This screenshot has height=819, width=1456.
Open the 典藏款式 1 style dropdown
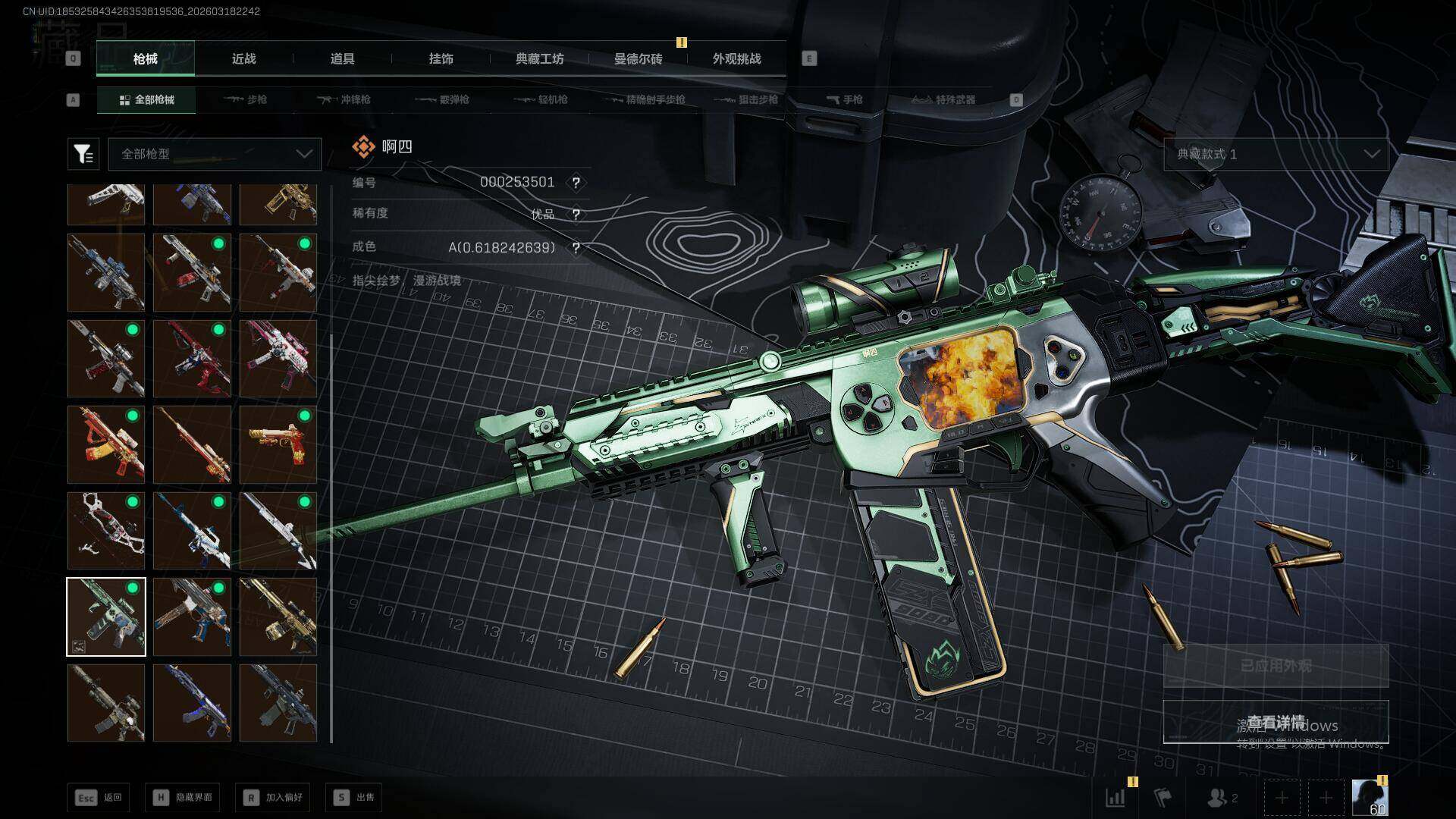1276,154
